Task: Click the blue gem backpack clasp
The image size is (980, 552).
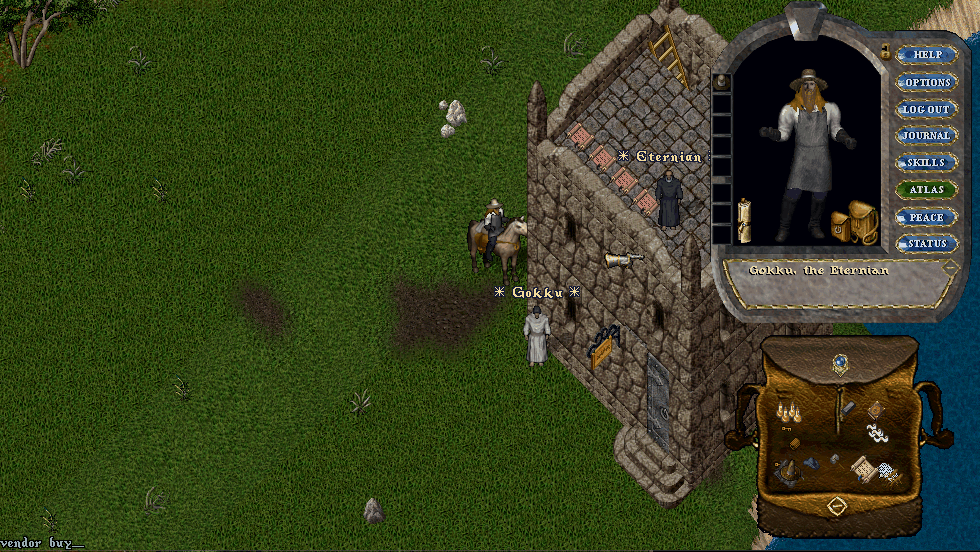Action: [x=840, y=362]
